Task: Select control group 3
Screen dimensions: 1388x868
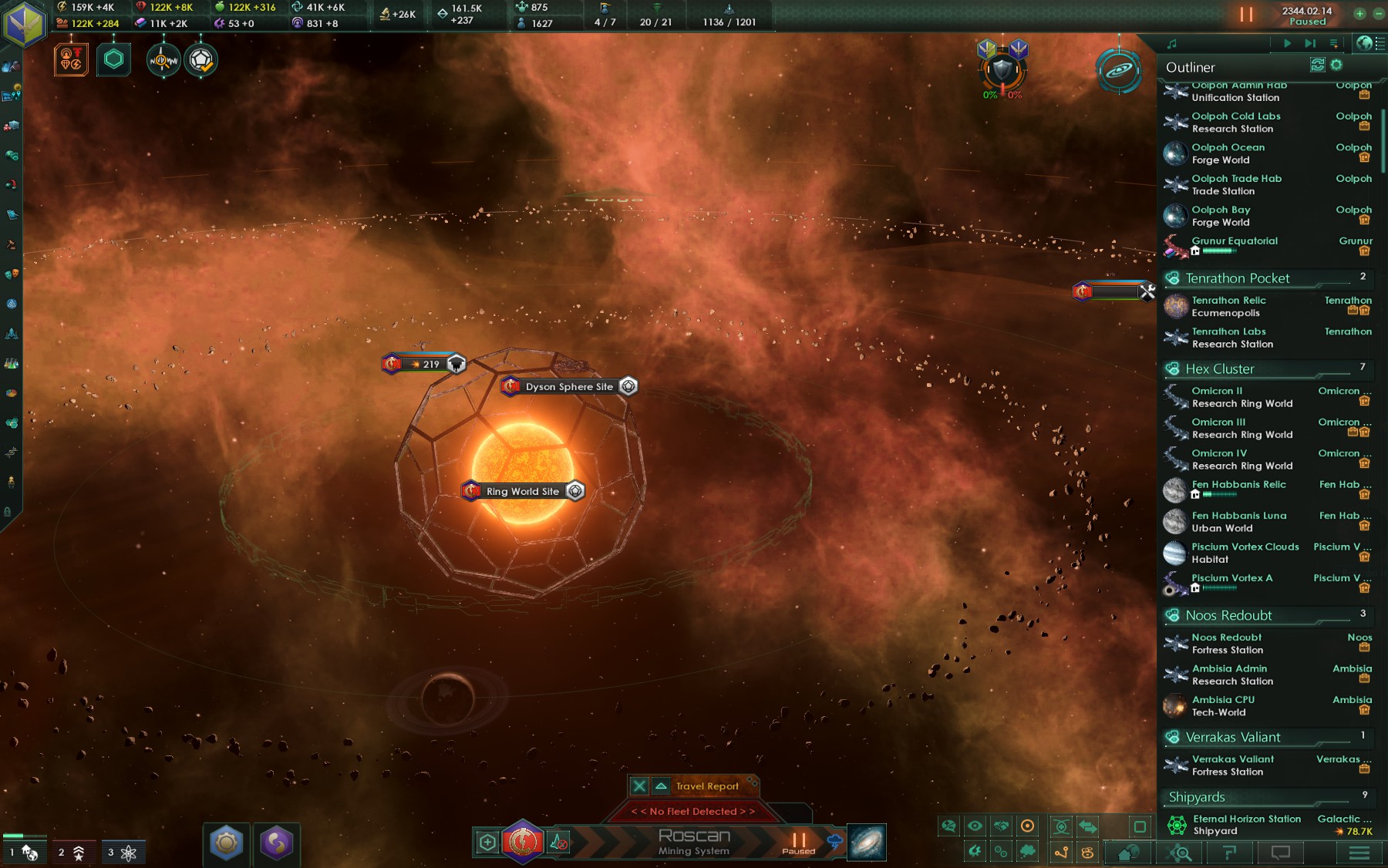Action: (x=122, y=852)
